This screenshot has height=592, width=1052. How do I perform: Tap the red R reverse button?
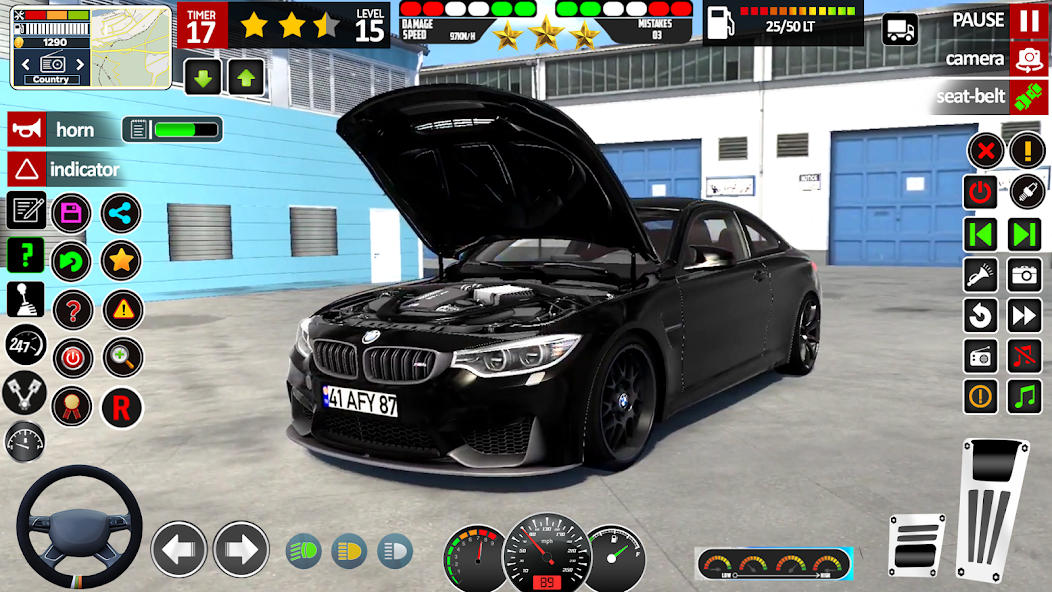[x=121, y=407]
